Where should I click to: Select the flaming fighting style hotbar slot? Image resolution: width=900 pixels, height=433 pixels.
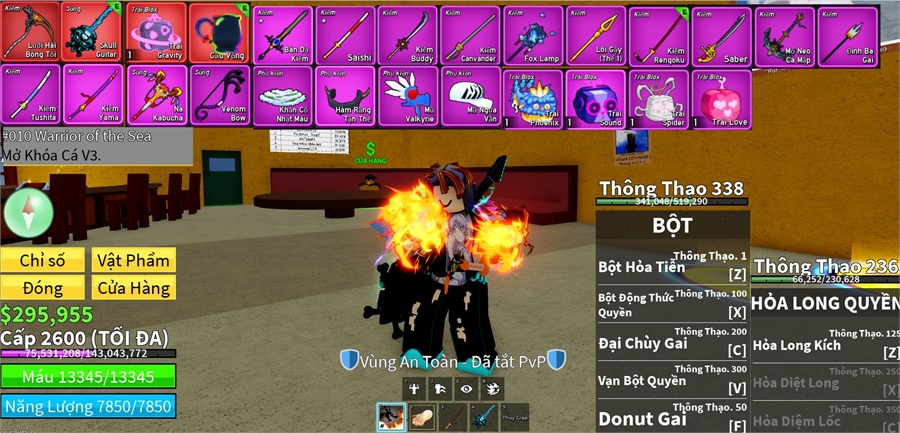(391, 416)
